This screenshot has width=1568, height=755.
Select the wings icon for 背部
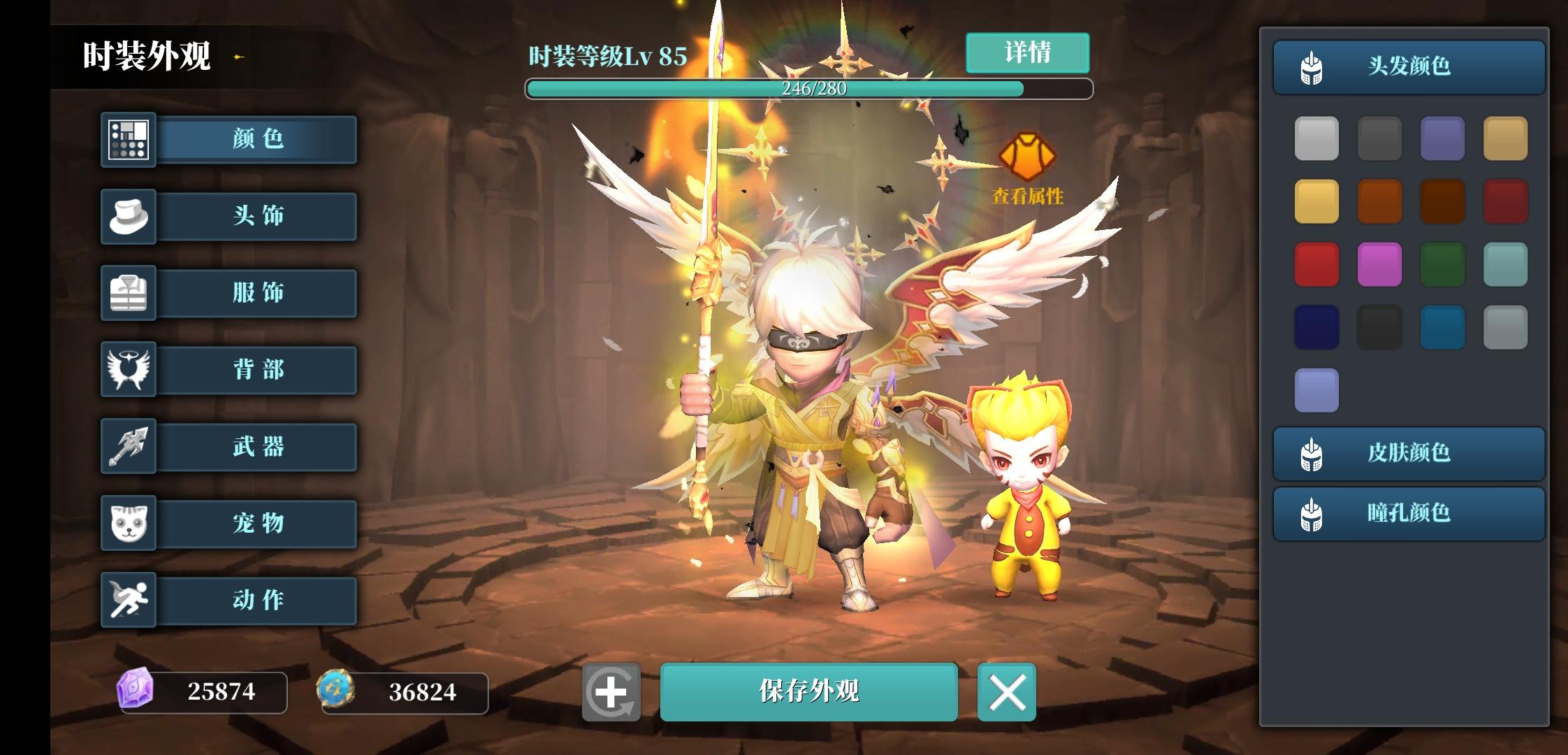[x=129, y=370]
